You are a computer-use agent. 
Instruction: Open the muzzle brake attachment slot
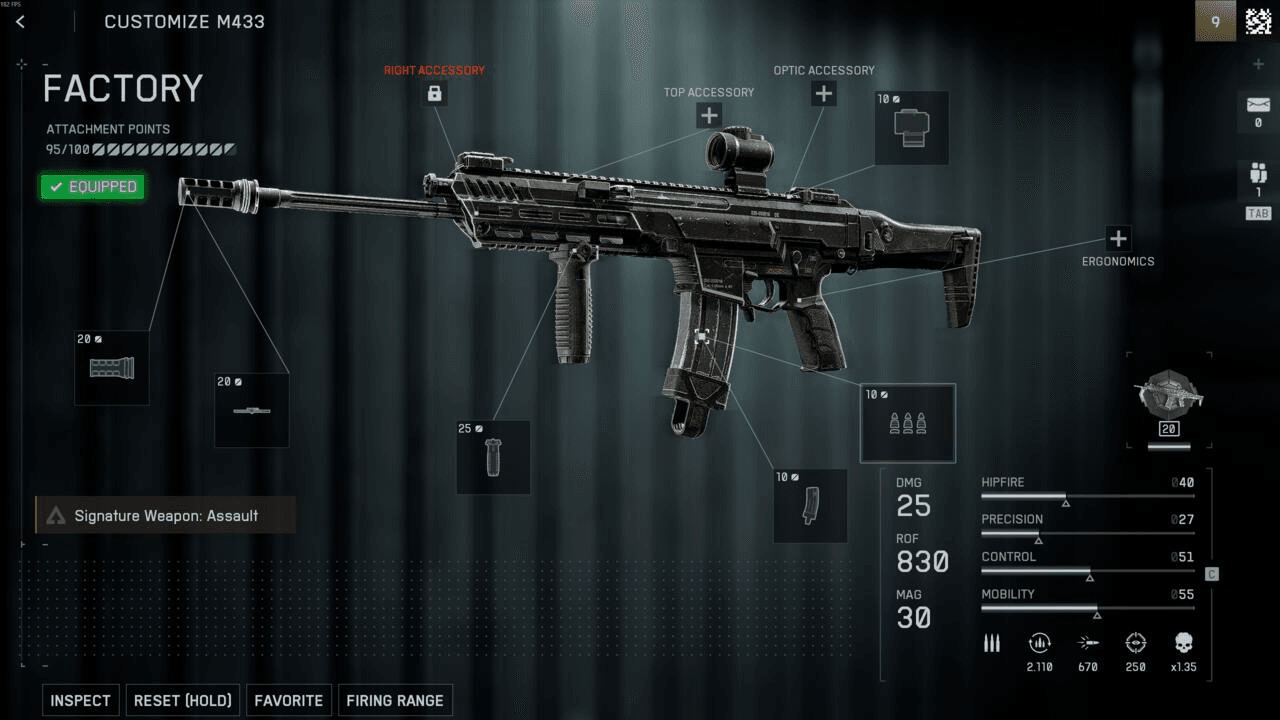pos(112,368)
